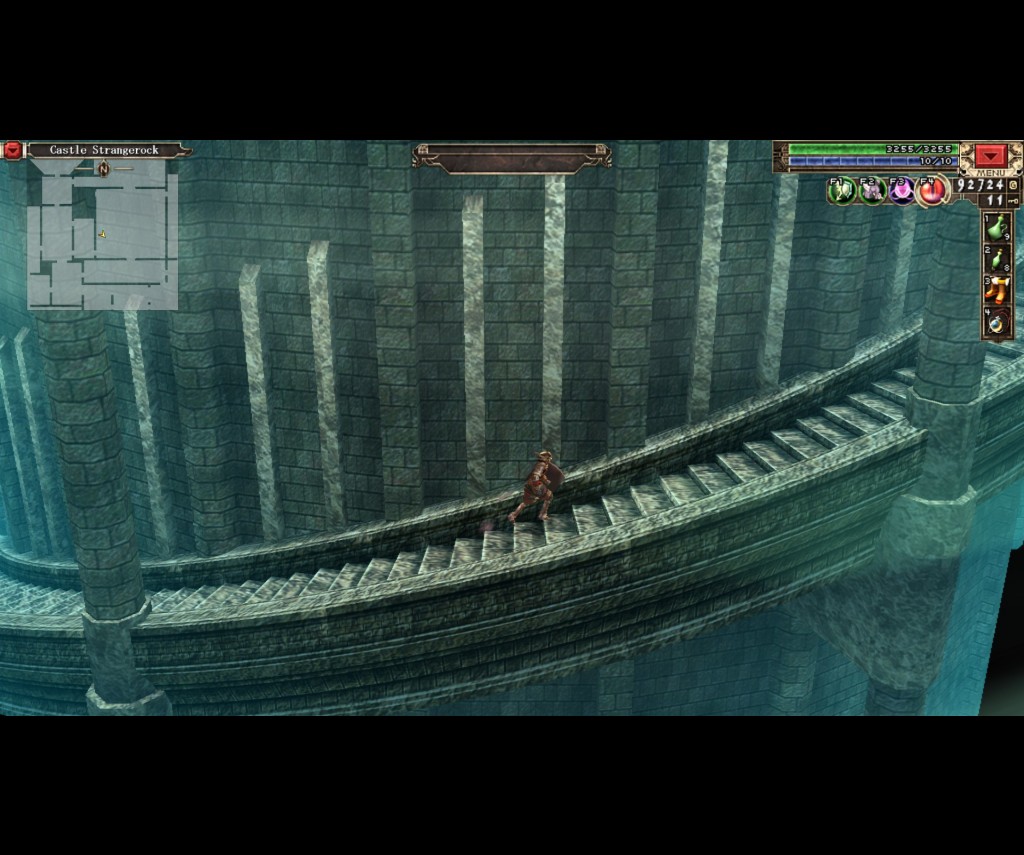Select the orange boots in slot 3
The width and height of the screenshot is (1024, 855).
tap(997, 290)
